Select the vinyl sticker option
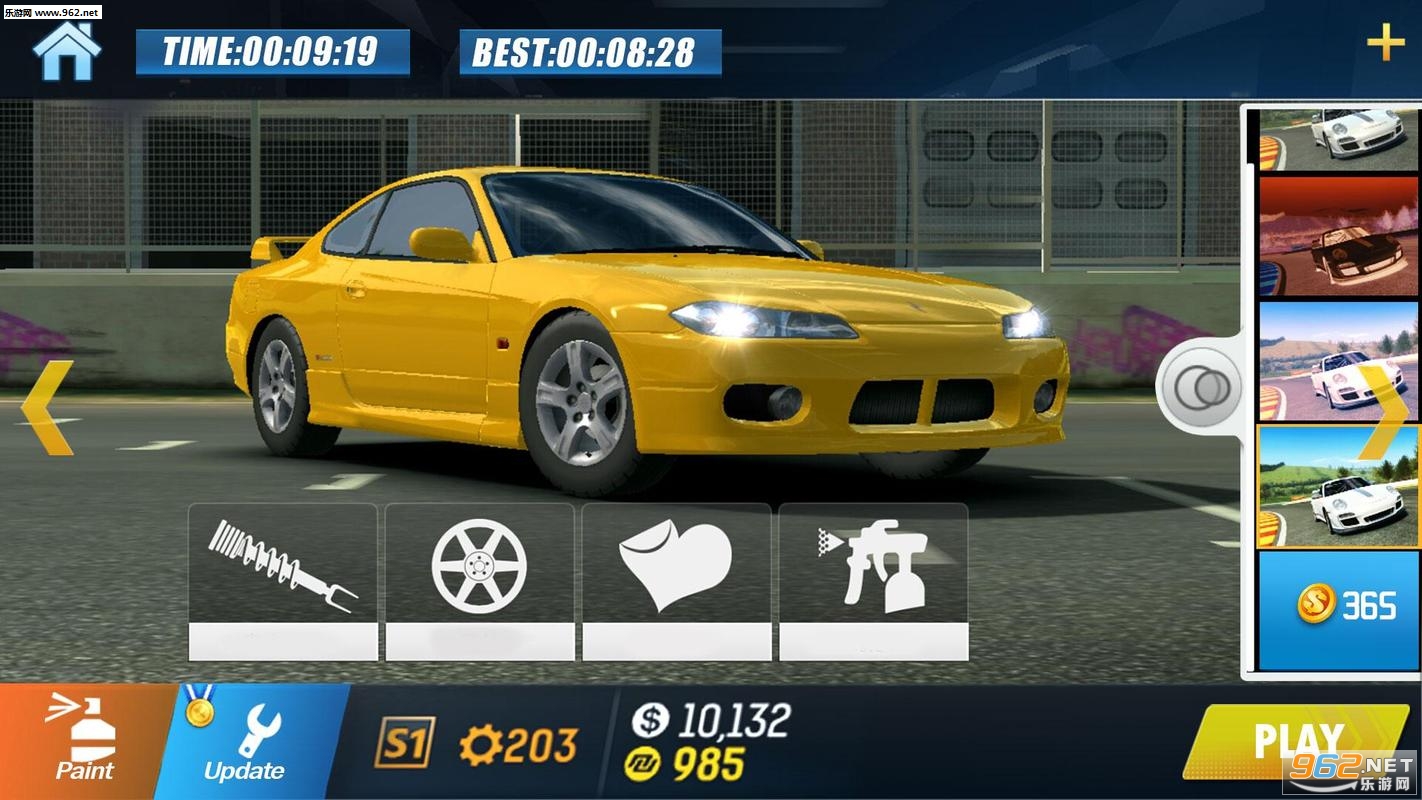 (676, 581)
